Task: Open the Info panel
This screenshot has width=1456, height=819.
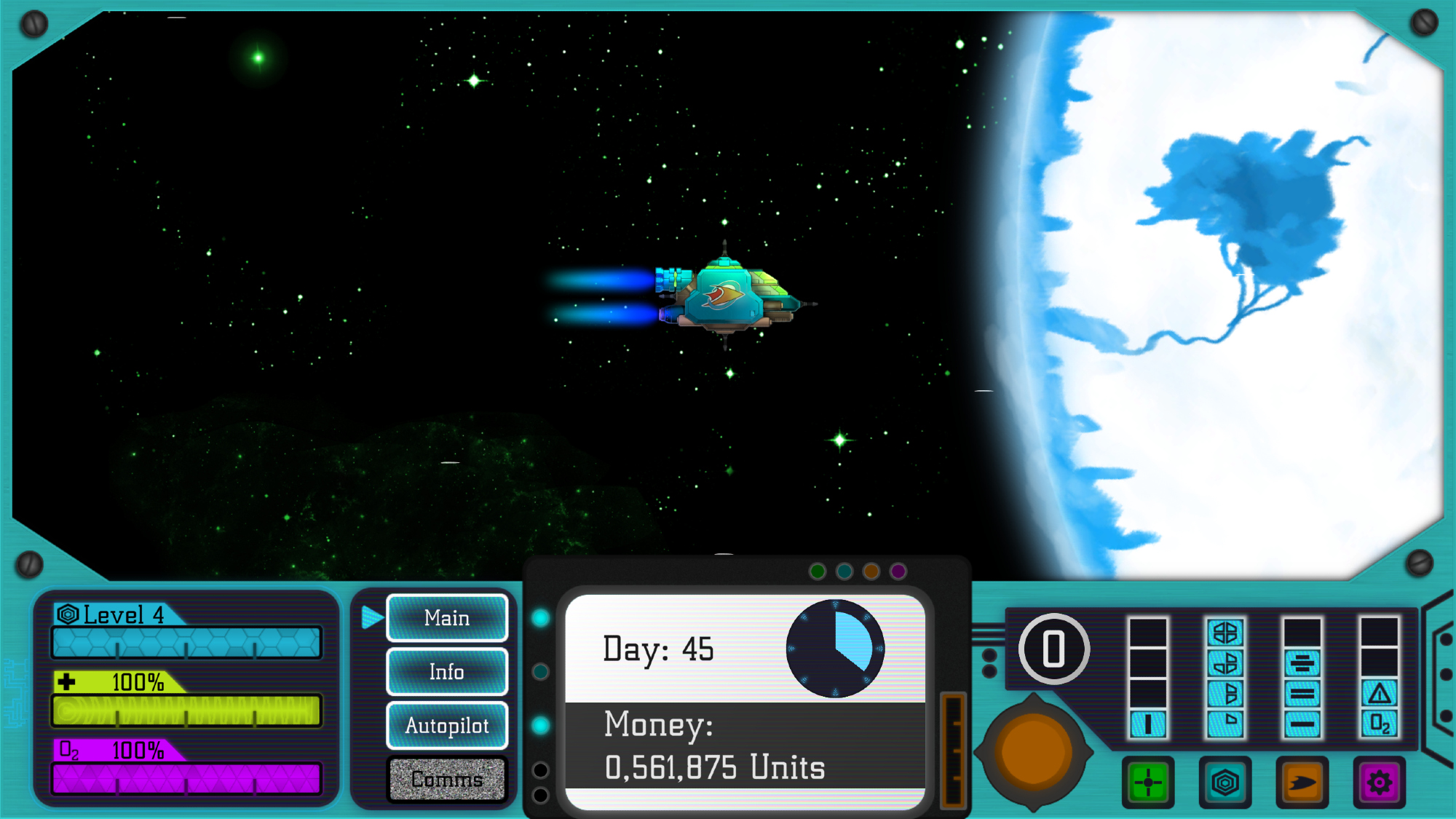Action: (x=447, y=672)
